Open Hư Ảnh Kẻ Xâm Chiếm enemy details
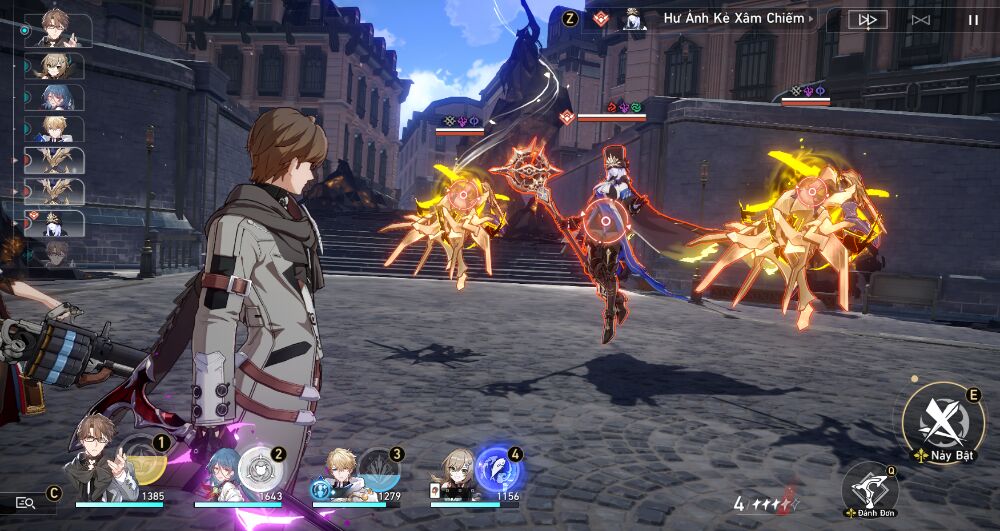Viewport: 1000px width, 531px height. click(x=732, y=18)
